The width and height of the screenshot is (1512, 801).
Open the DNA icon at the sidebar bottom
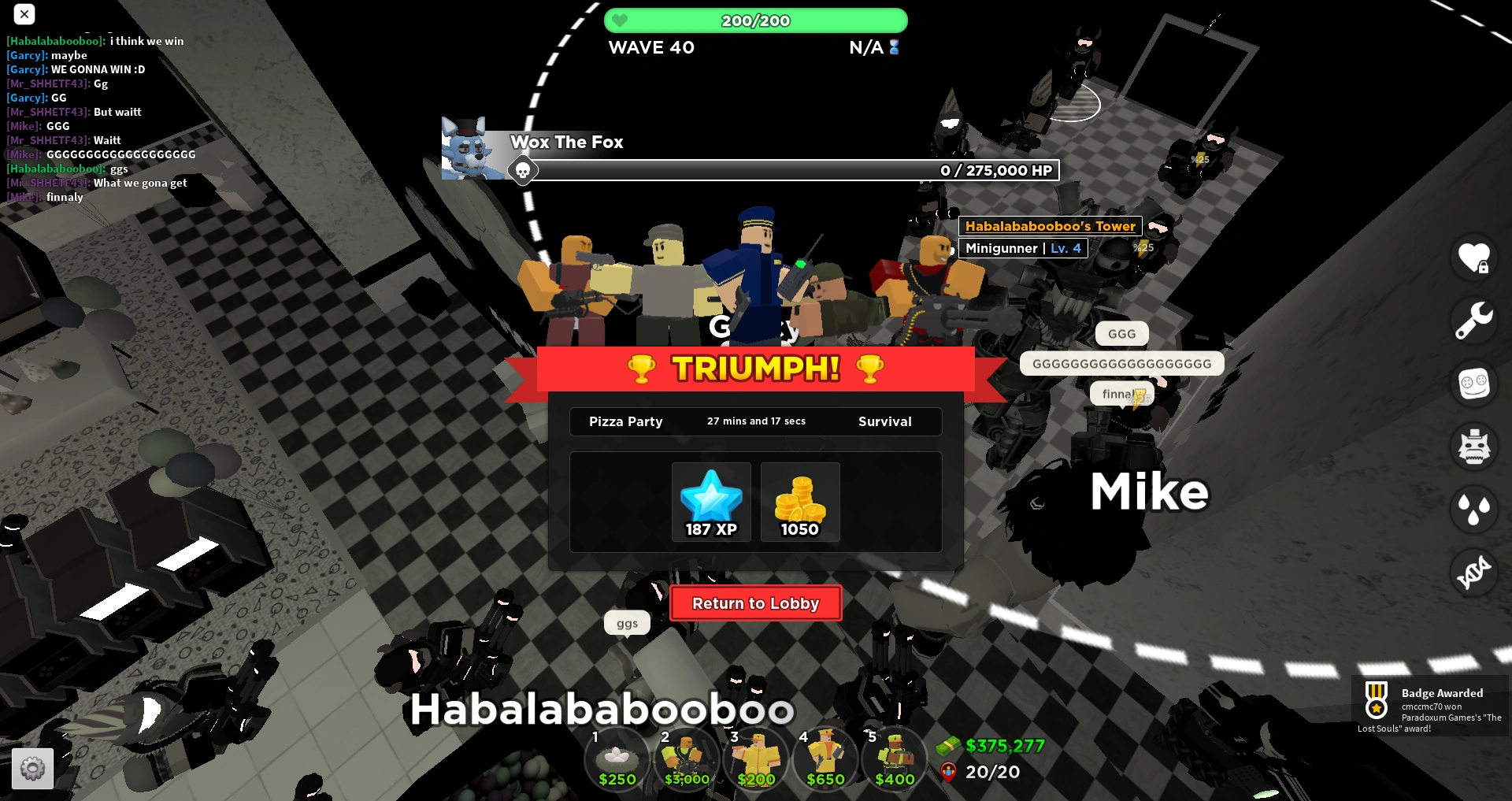pyautogui.click(x=1473, y=573)
